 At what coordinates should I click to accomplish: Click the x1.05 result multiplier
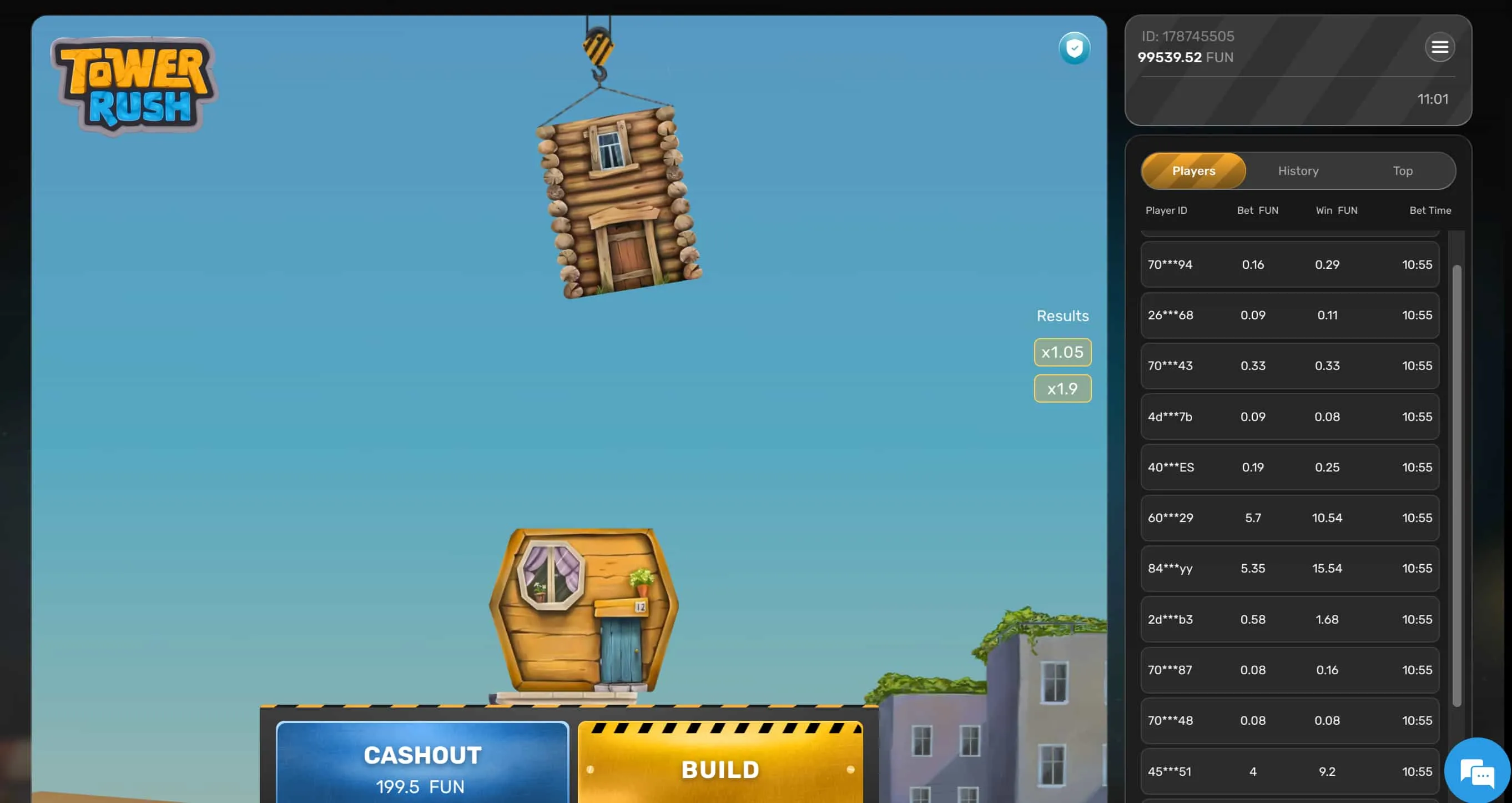1062,353
